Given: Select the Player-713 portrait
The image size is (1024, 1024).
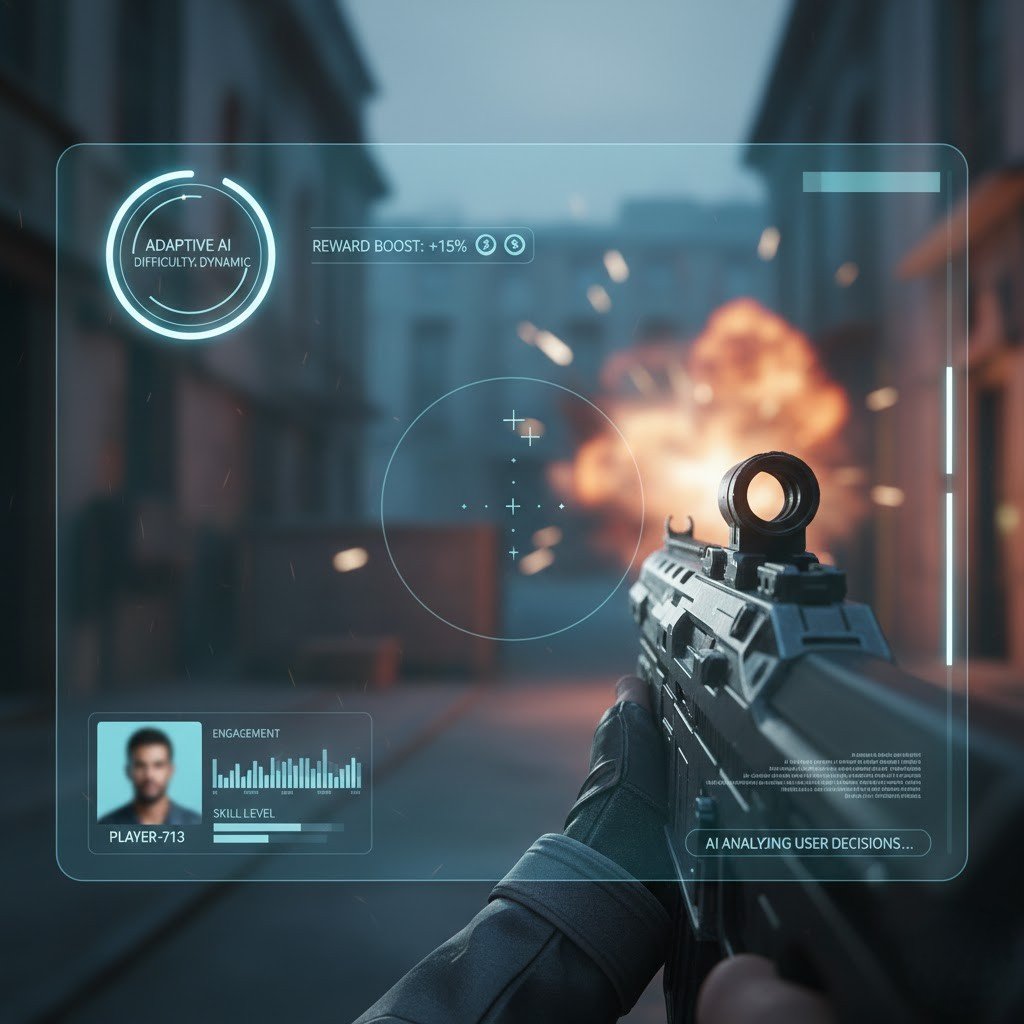Looking at the screenshot, I should click(149, 772).
